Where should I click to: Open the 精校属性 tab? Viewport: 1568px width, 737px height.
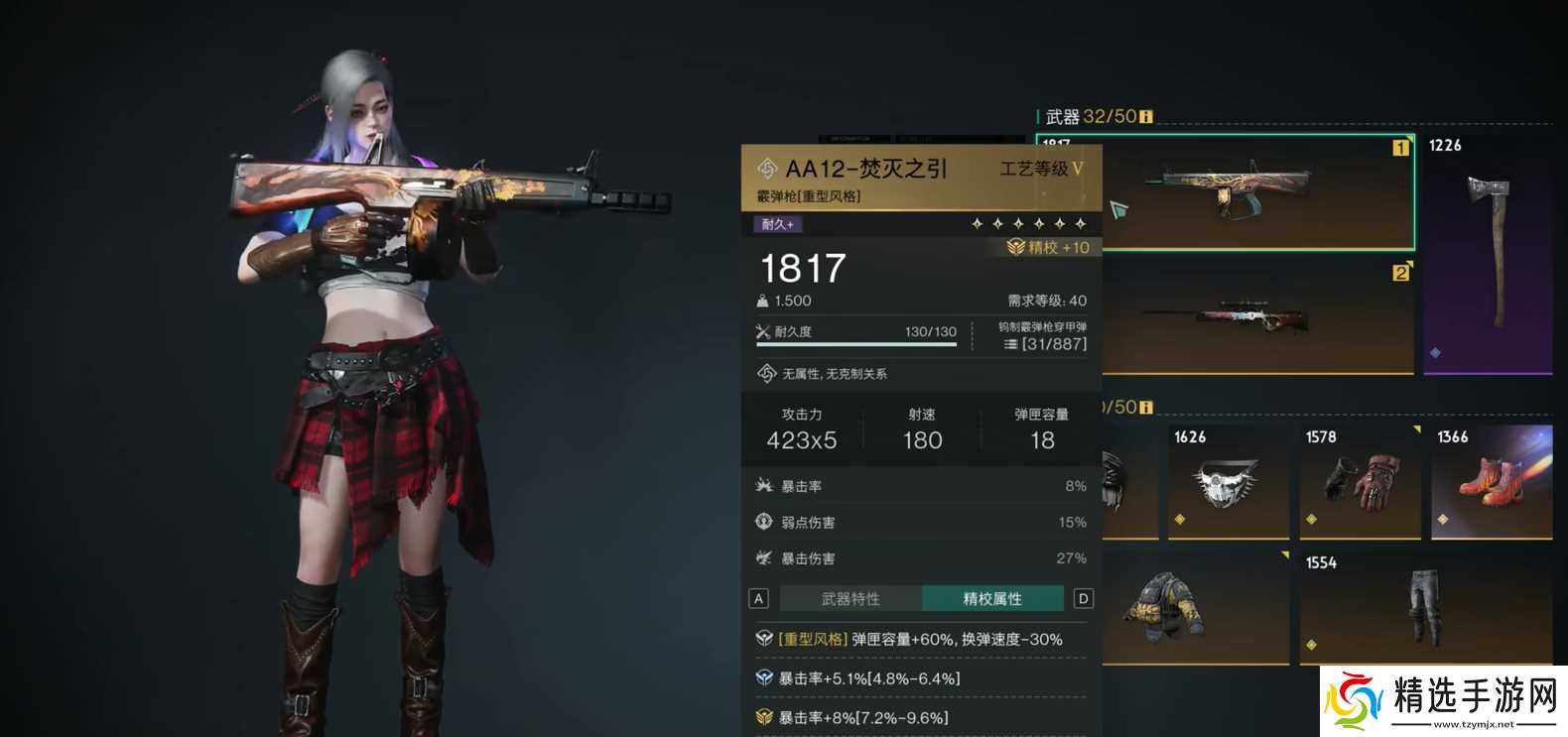(x=992, y=598)
